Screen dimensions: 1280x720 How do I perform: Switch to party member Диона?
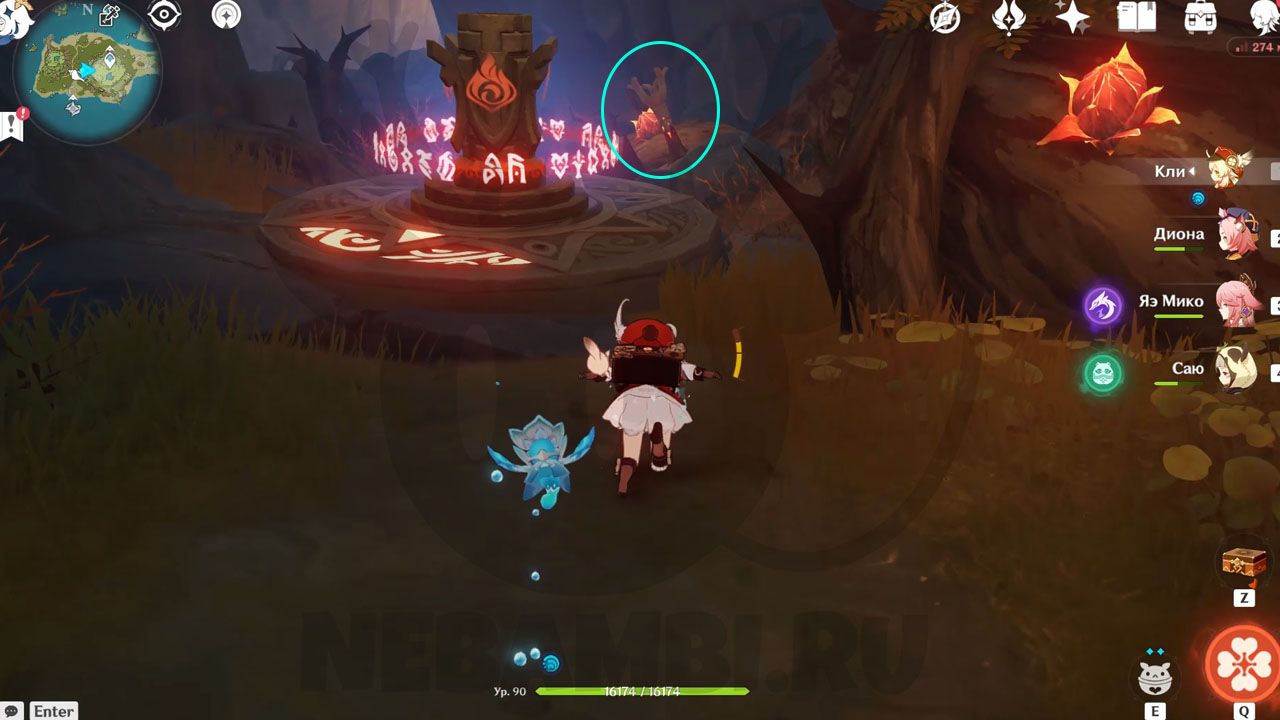(1236, 236)
